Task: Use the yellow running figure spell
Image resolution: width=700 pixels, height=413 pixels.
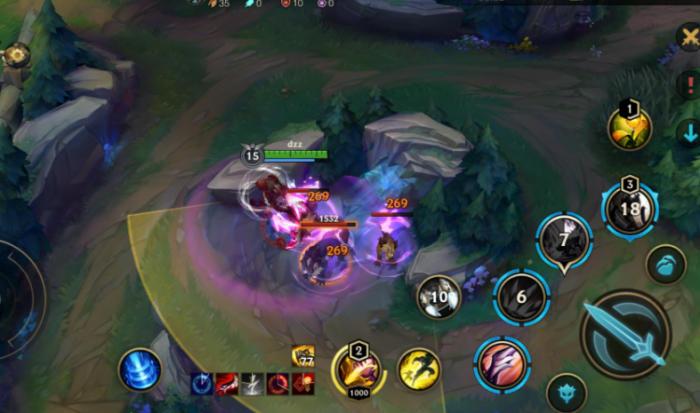Action: coord(419,369)
